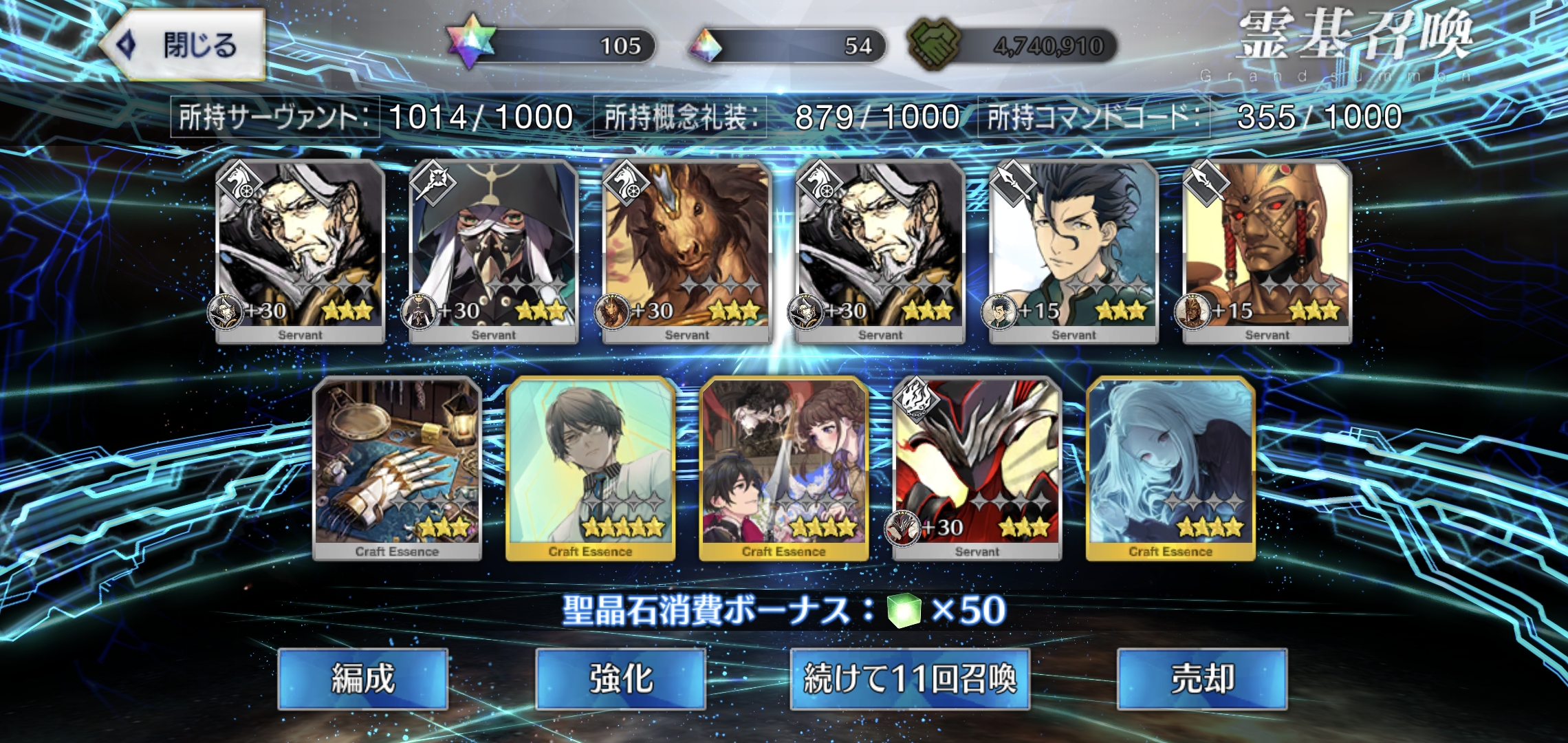Summon again with 続けて11回召喚
This screenshot has height=743, width=1568.
tap(909, 678)
